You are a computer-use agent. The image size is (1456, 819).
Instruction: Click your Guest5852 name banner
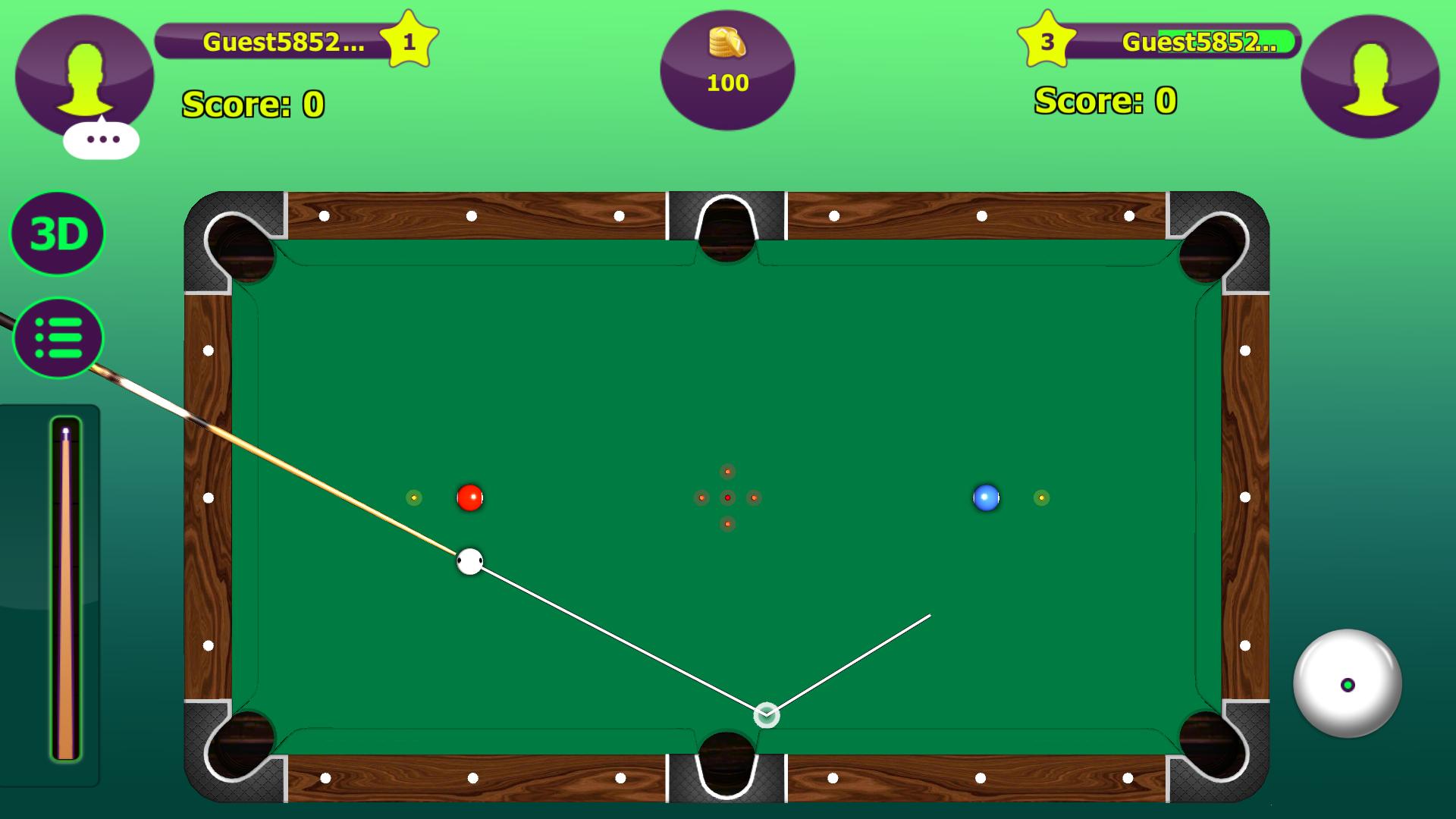281,42
